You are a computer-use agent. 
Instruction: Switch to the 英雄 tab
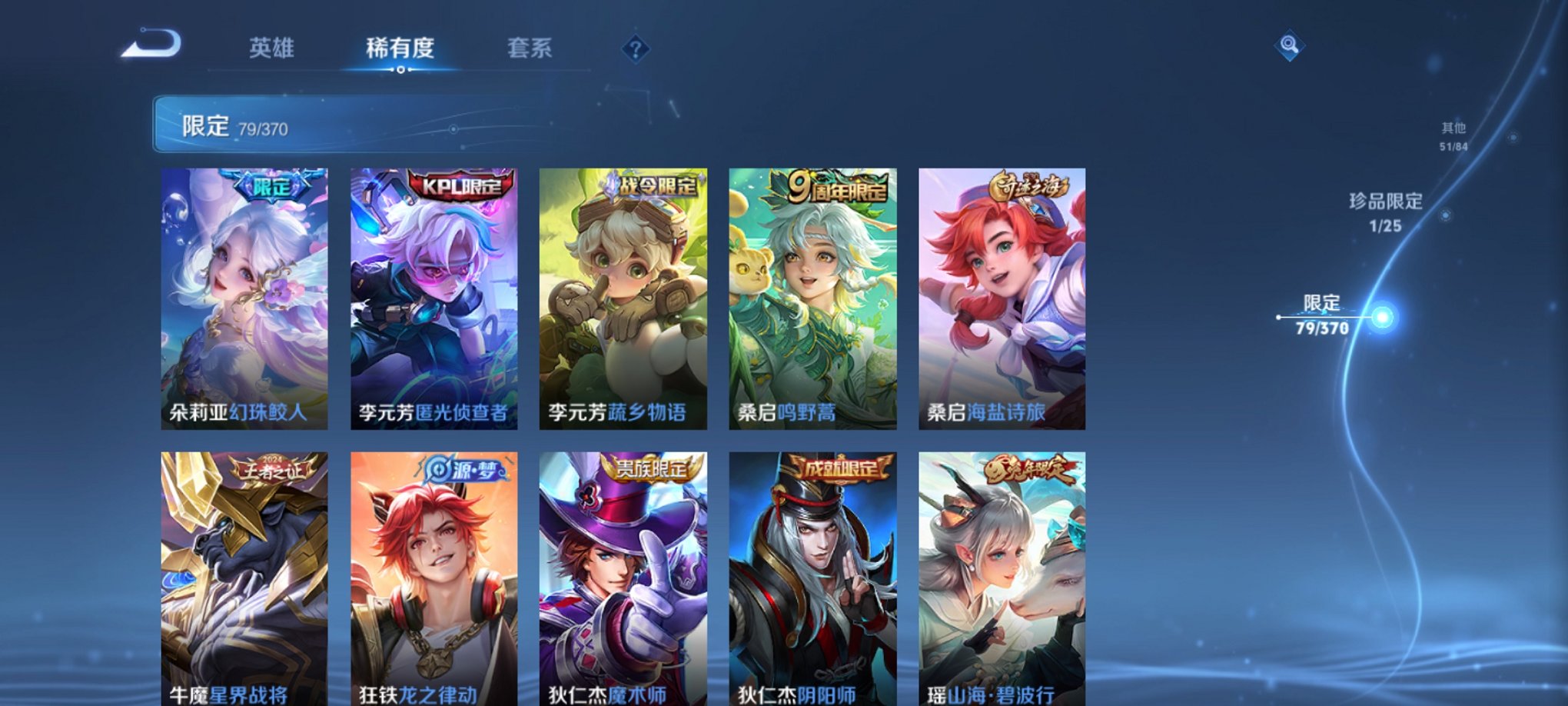273,48
